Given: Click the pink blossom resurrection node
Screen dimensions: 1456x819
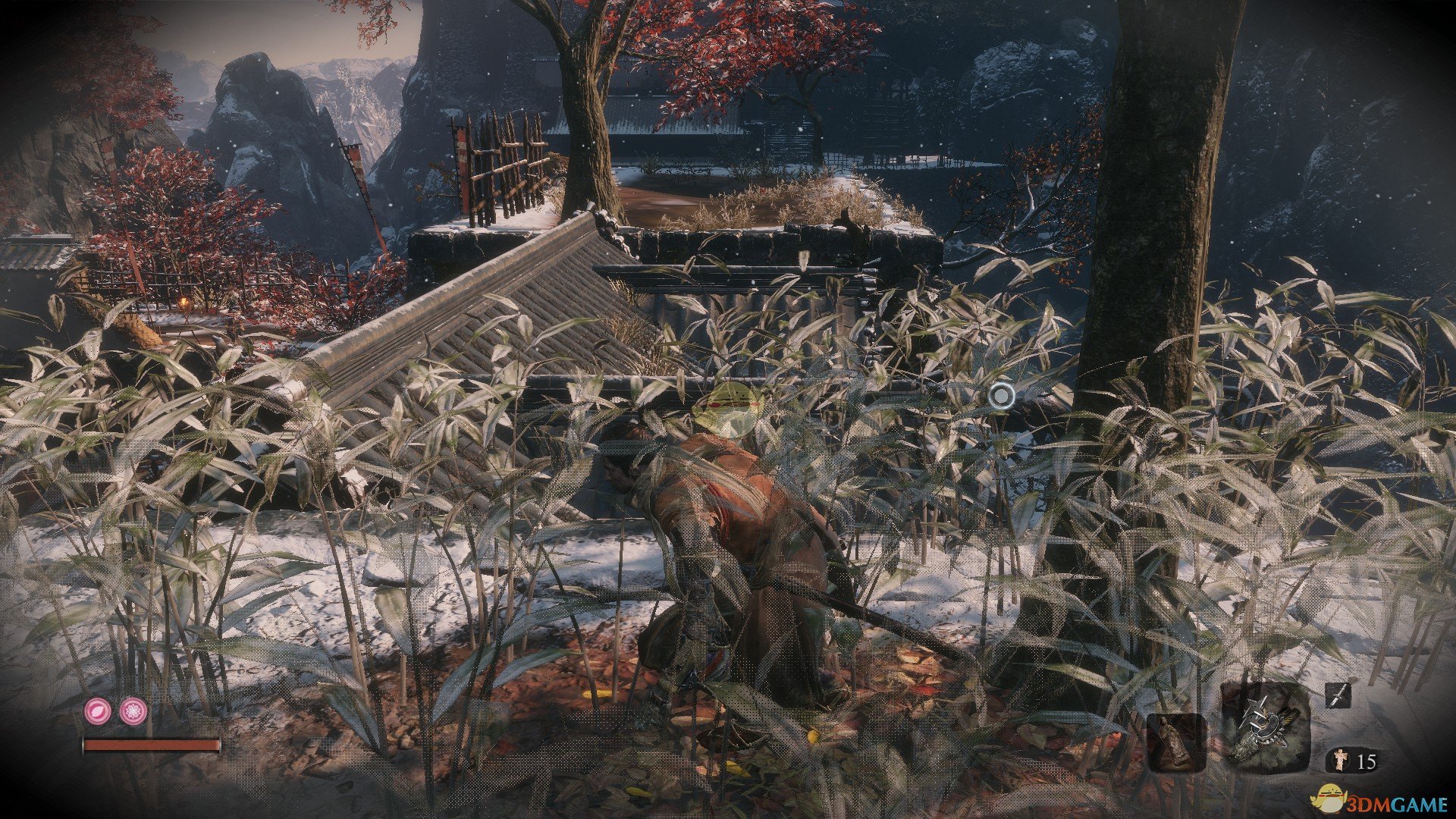Looking at the screenshot, I should [133, 711].
